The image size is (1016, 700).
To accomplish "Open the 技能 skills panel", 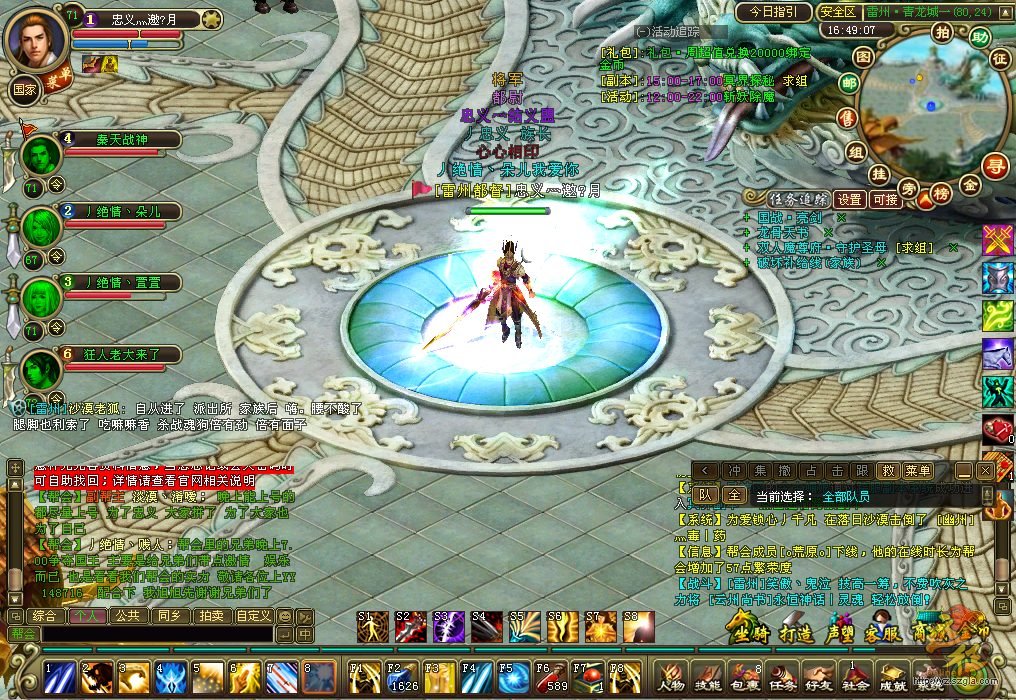I will click(707, 677).
